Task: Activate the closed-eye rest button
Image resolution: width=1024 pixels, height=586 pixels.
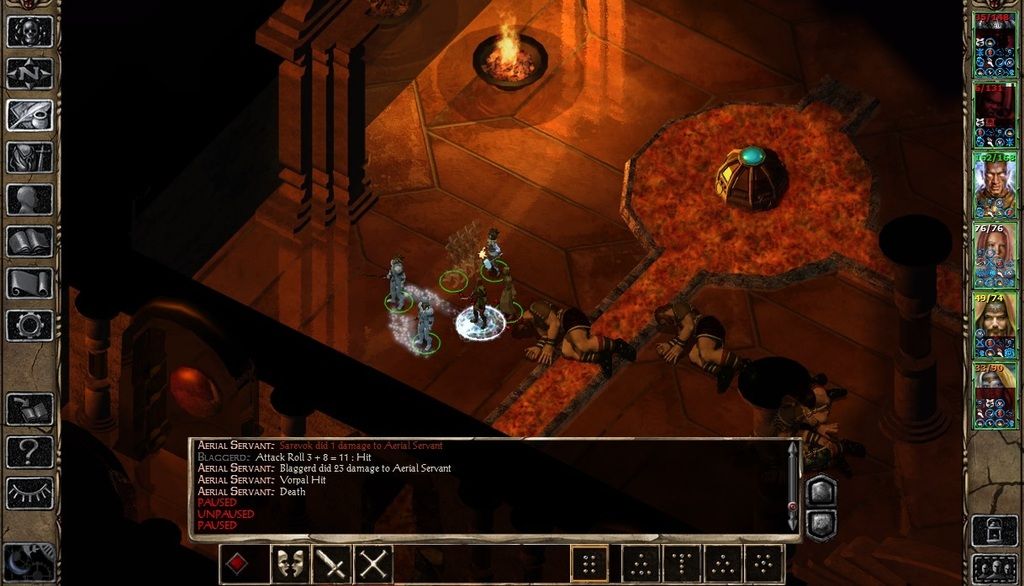Action: pos(29,492)
